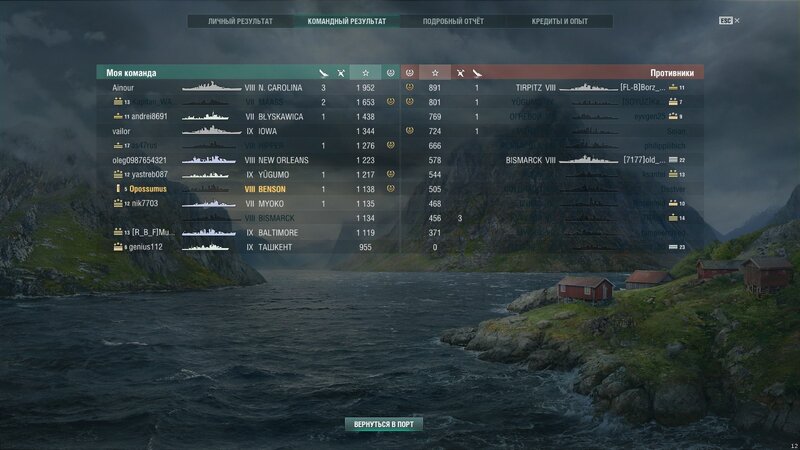The image size is (800, 450).
Task: Switch to the ЛИЧНЫЙ РЕЗУЛЬТАТ tab
Action: pos(239,20)
